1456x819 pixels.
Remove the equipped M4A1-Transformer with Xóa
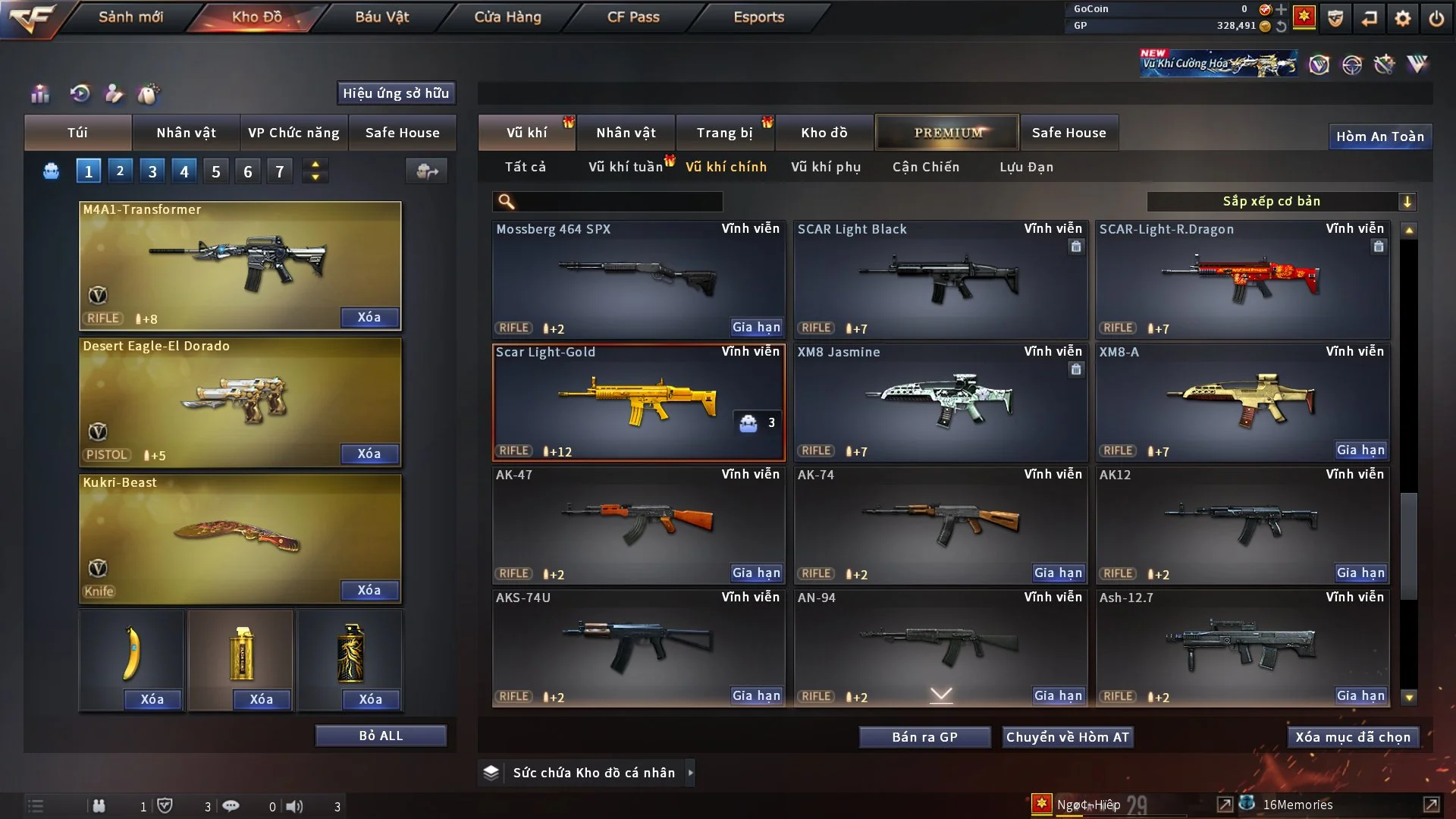click(x=369, y=317)
